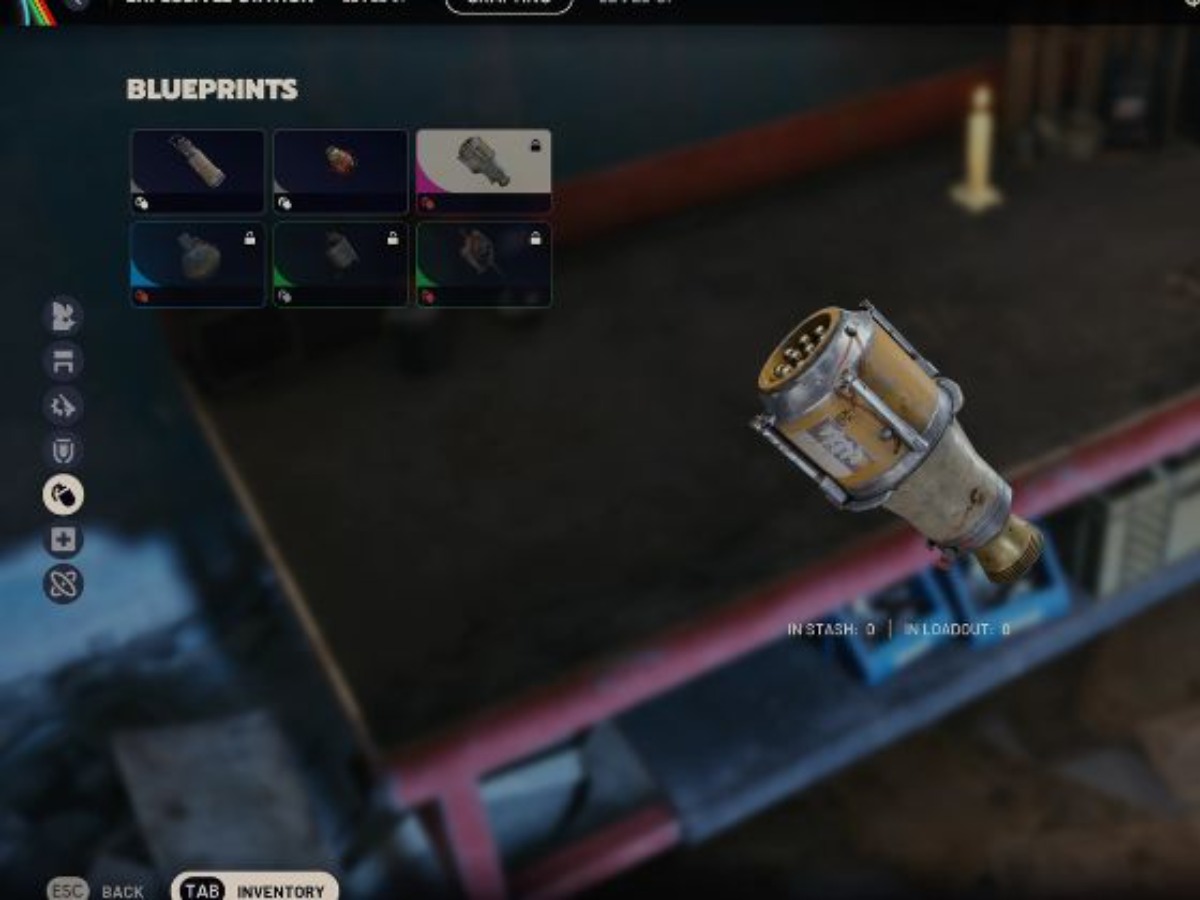
Task: Select the blue-rarity locked blueprint
Action: click(197, 264)
